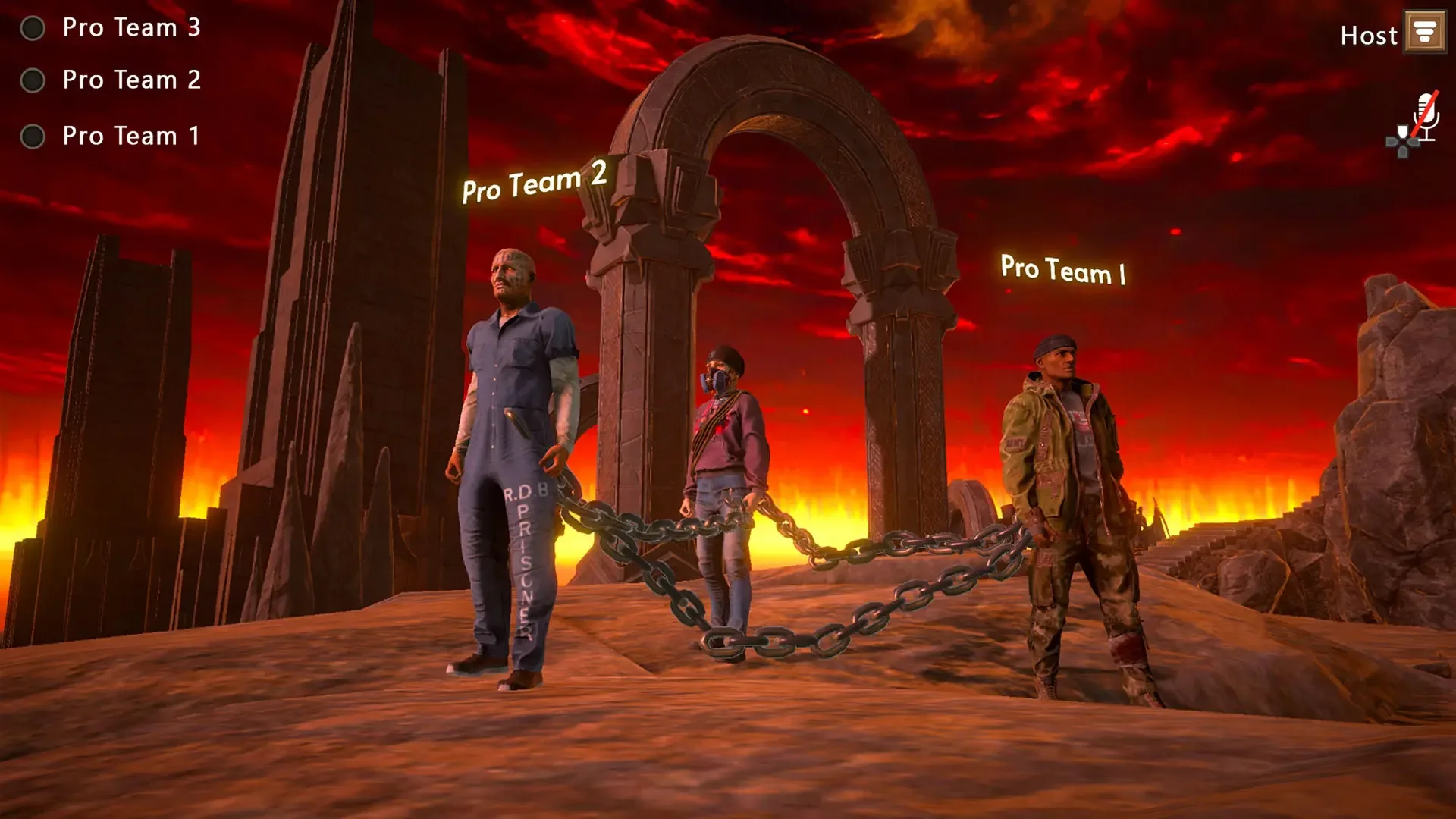Click the Pro Team 3 label text
1456x819 pixels.
click(130, 28)
